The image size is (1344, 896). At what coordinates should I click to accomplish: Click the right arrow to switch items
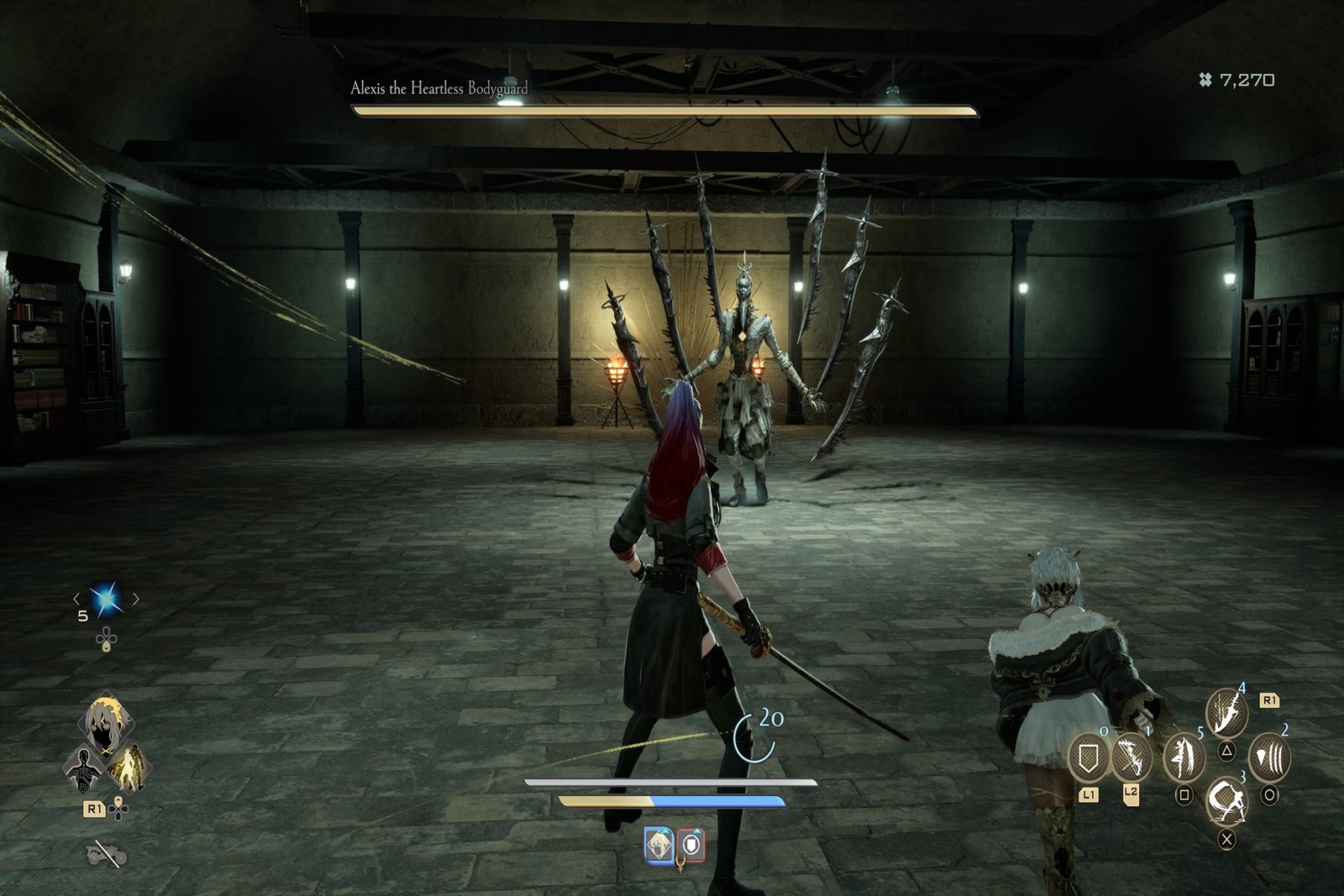click(136, 598)
